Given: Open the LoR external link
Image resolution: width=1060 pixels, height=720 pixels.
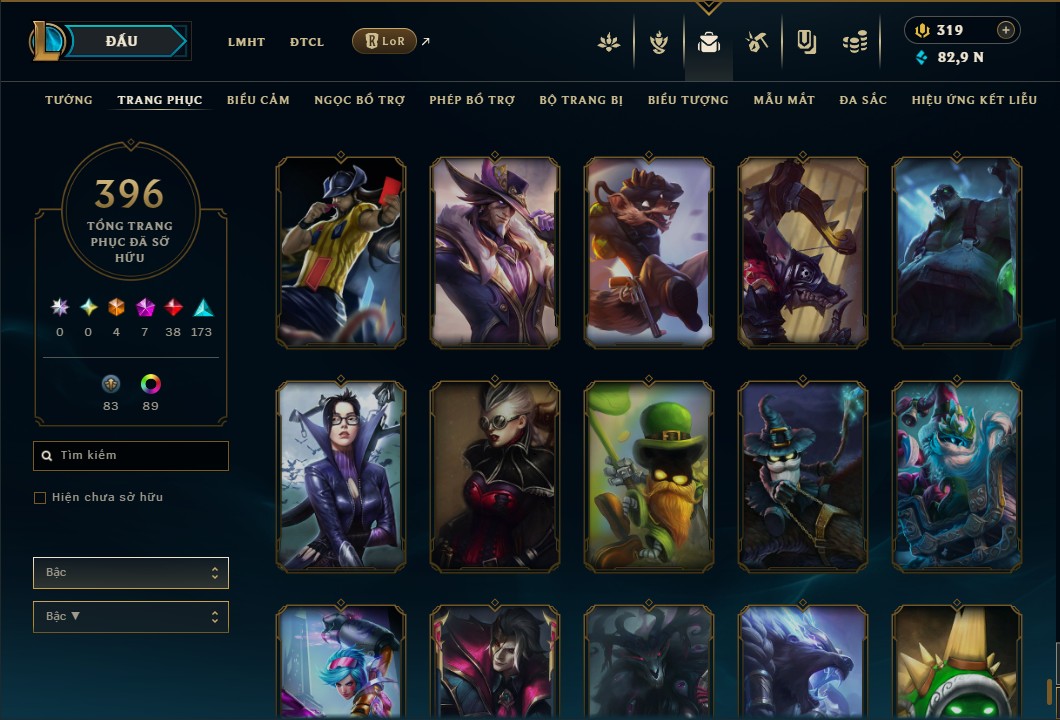Looking at the screenshot, I should (x=385, y=41).
